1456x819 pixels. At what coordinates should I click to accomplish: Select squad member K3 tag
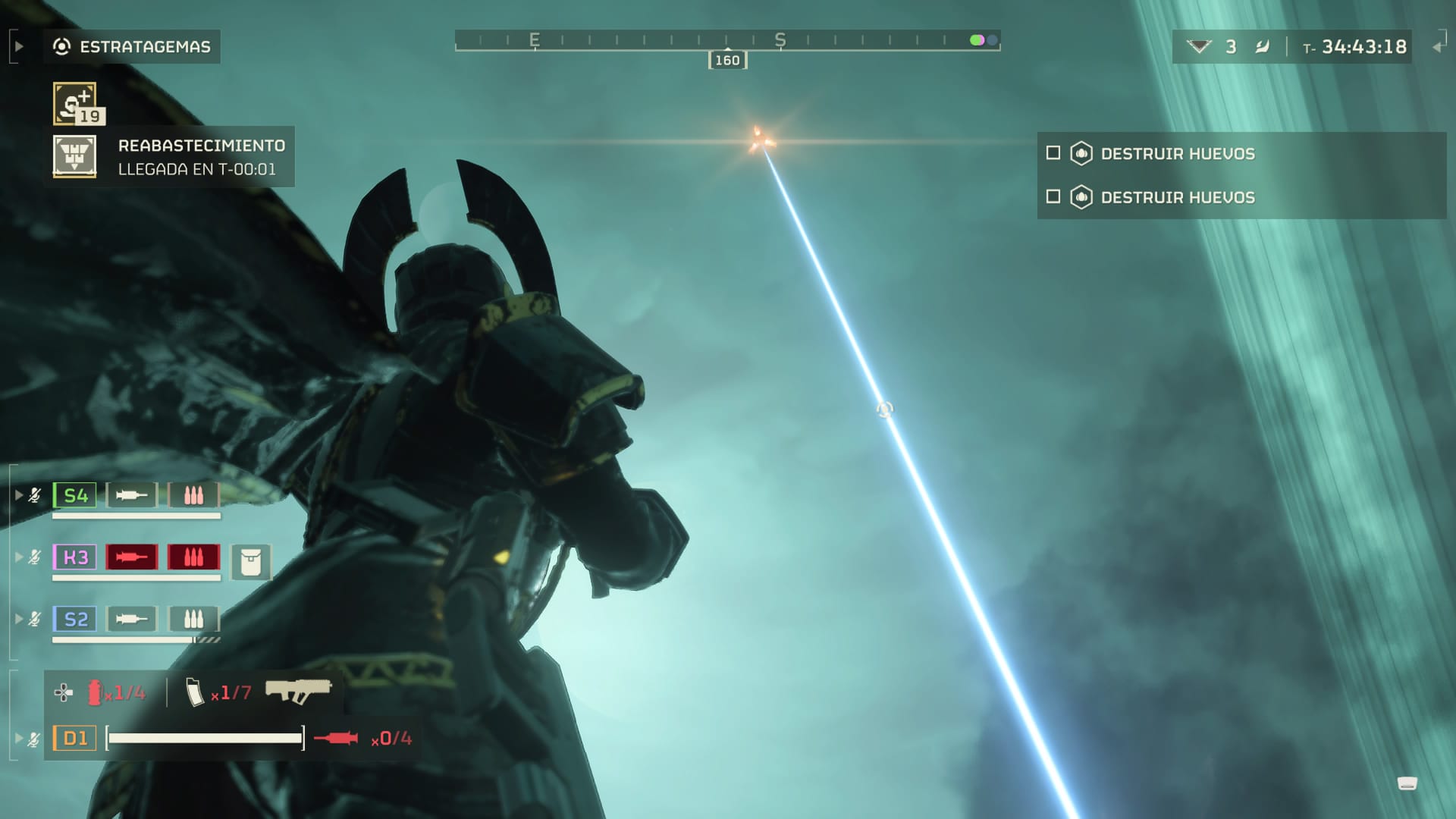point(75,557)
